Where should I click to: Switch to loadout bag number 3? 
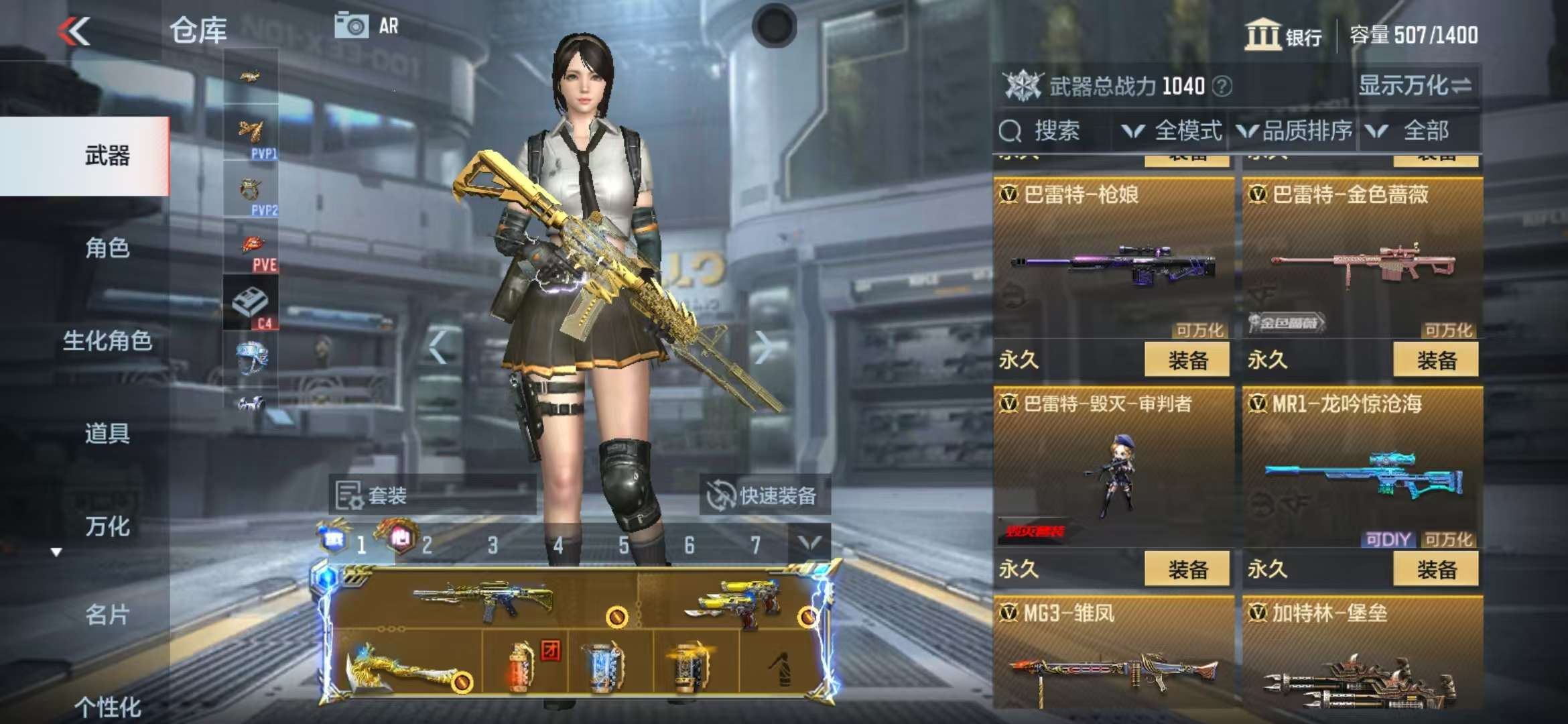click(493, 545)
